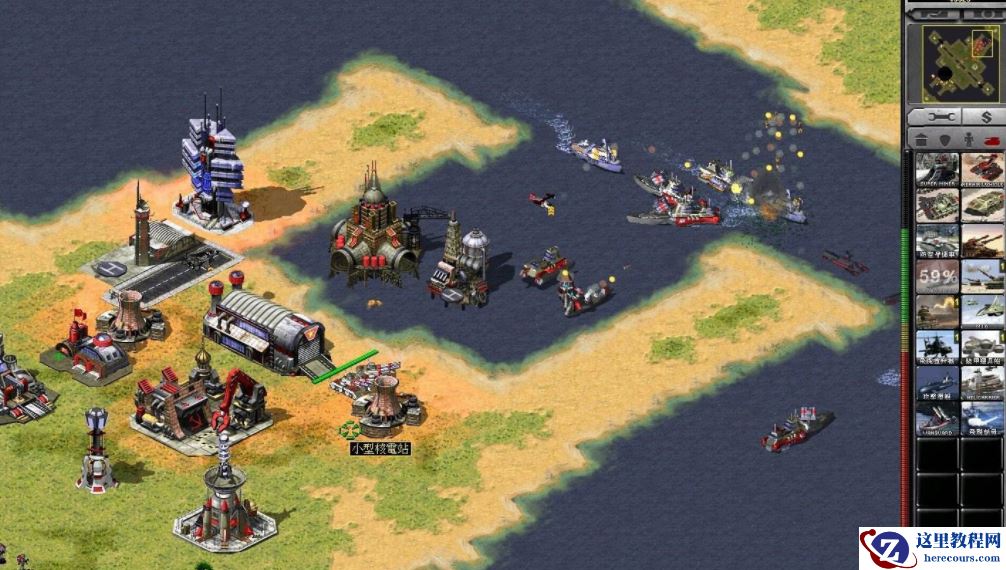The image size is (1006, 570).
Task: Switch to the structures build tab
Action: [920, 141]
